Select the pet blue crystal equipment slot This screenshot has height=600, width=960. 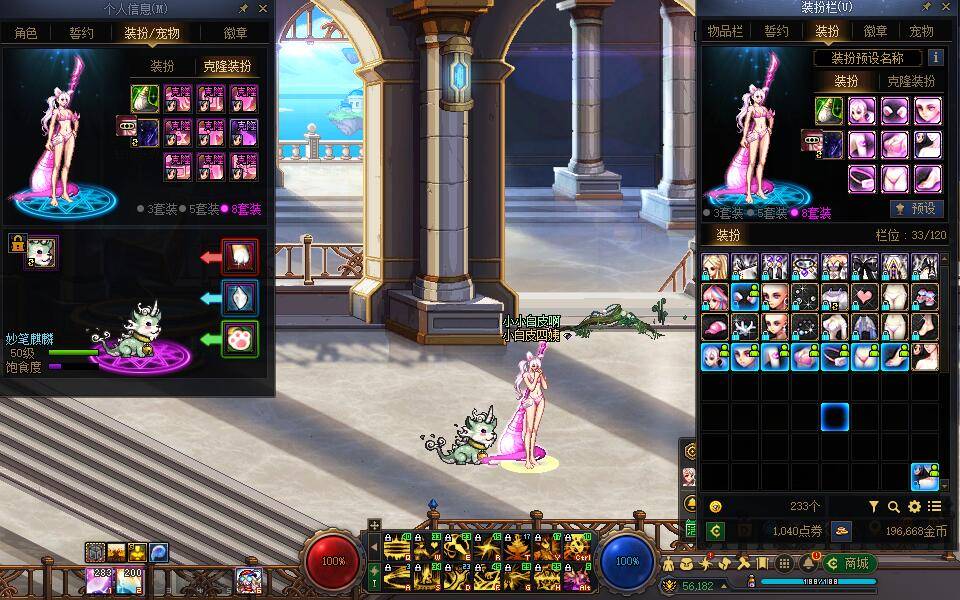[240, 298]
